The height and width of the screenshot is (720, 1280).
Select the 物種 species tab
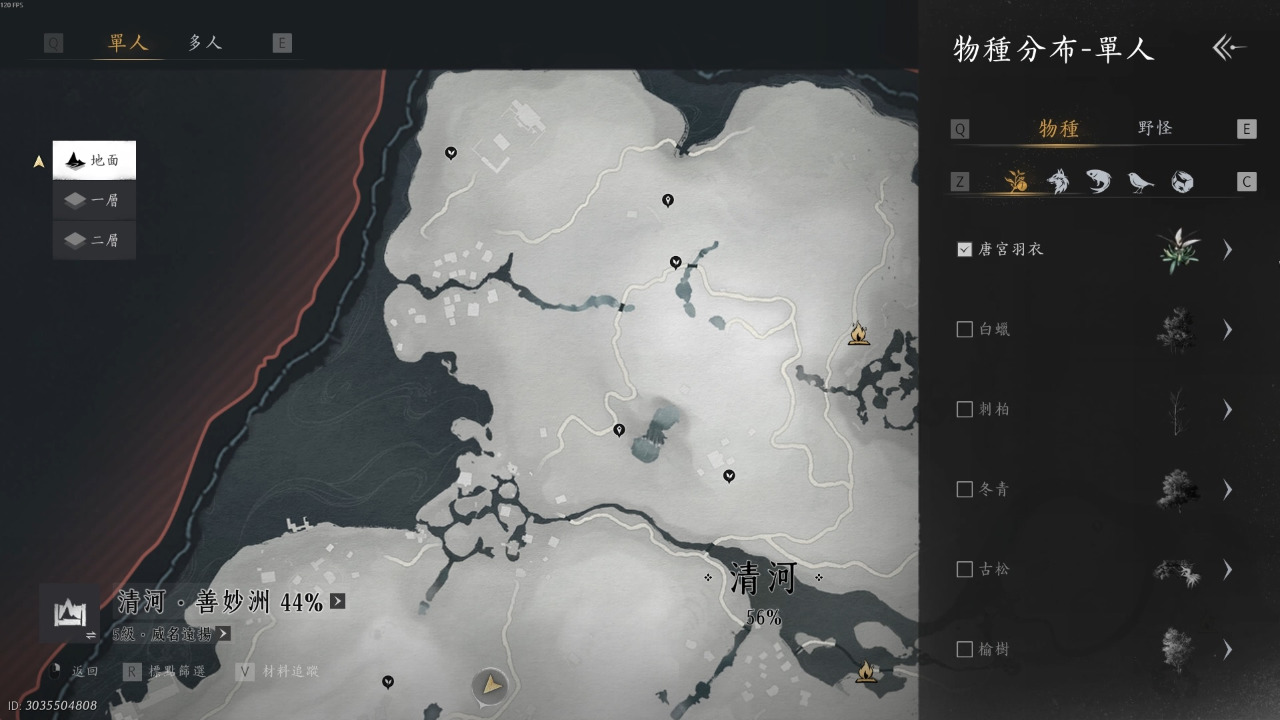pyautogui.click(x=1059, y=128)
